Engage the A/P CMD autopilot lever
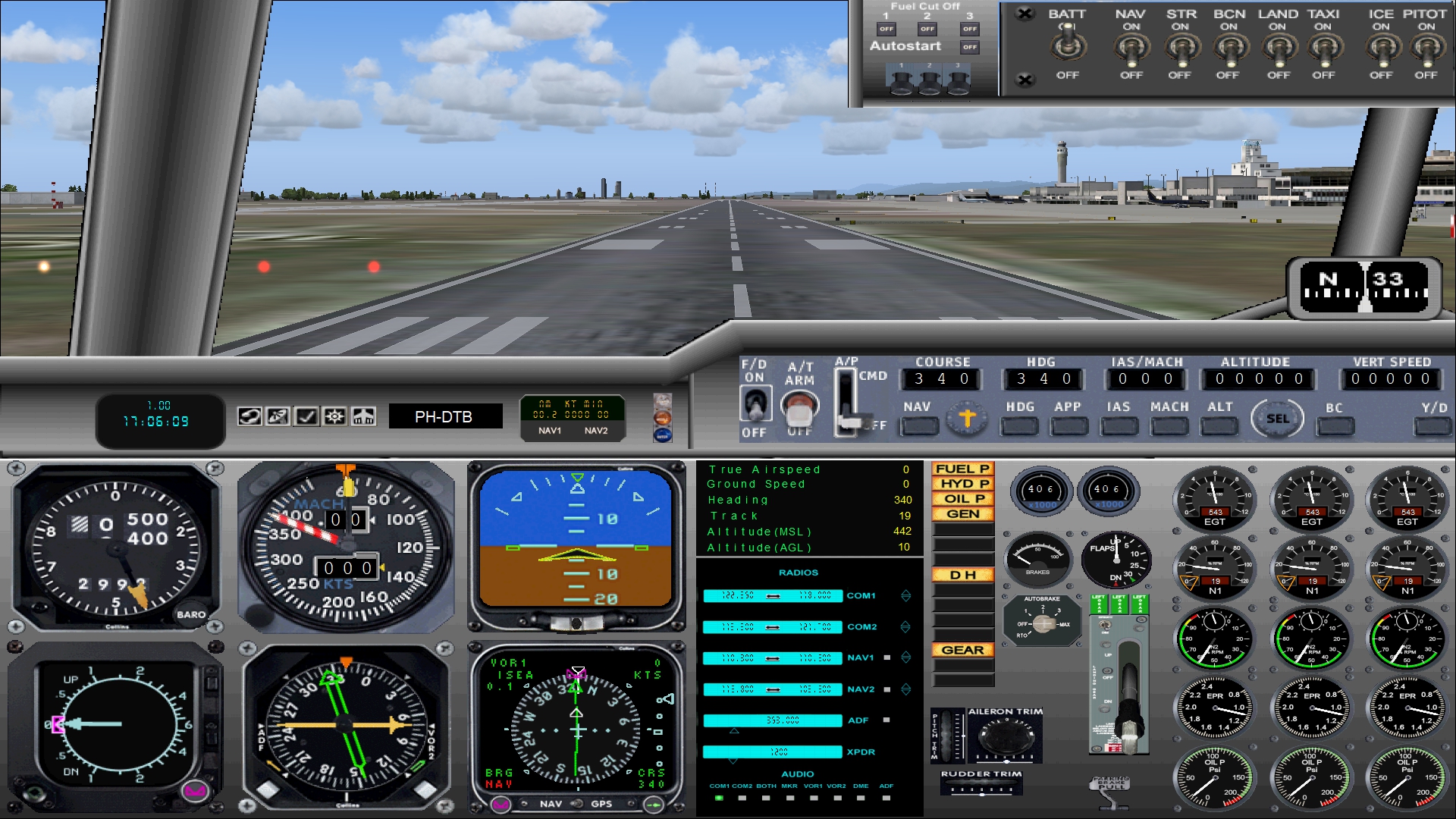1456x819 pixels. tap(846, 402)
